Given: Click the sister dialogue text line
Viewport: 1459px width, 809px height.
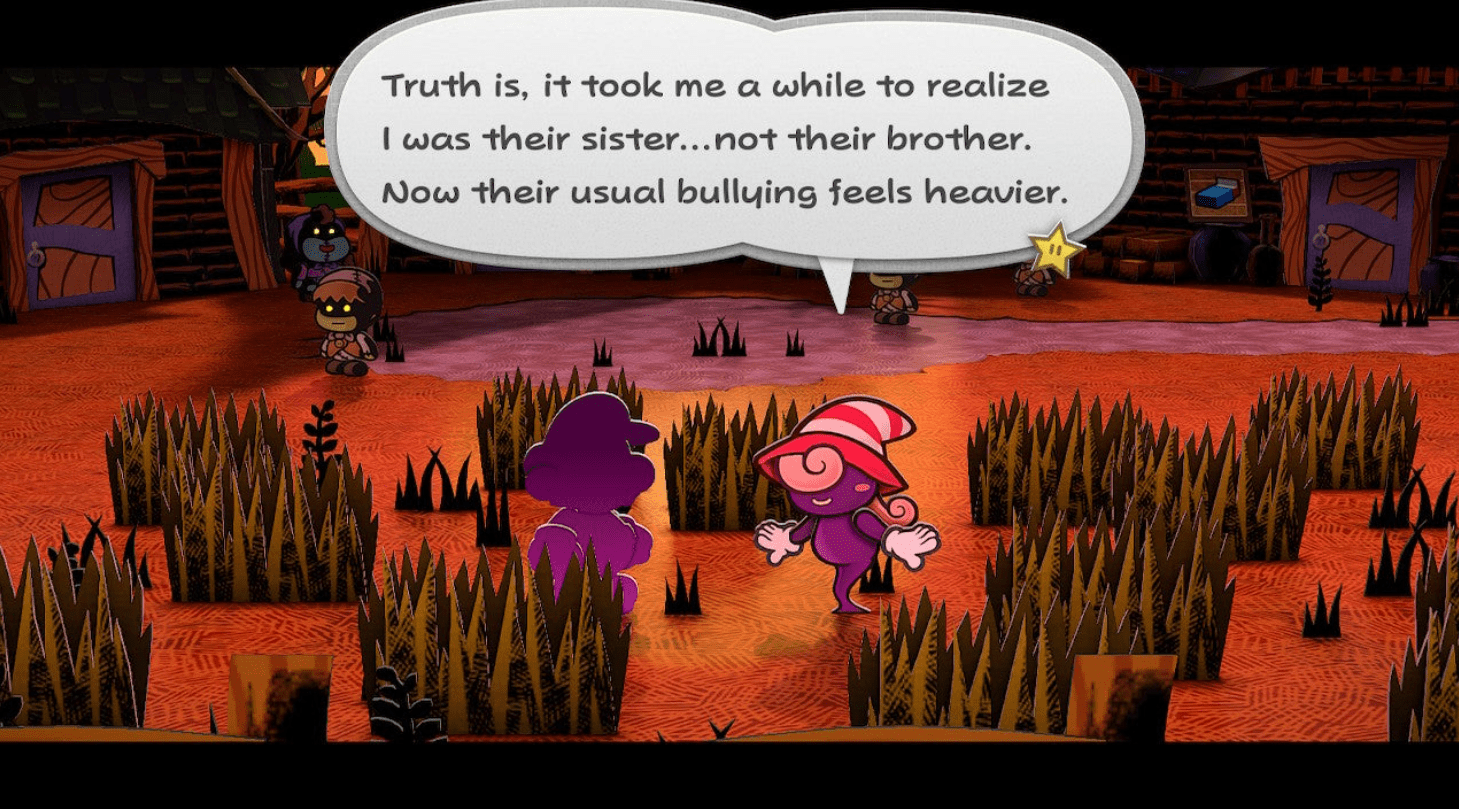Looking at the screenshot, I should (710, 138).
